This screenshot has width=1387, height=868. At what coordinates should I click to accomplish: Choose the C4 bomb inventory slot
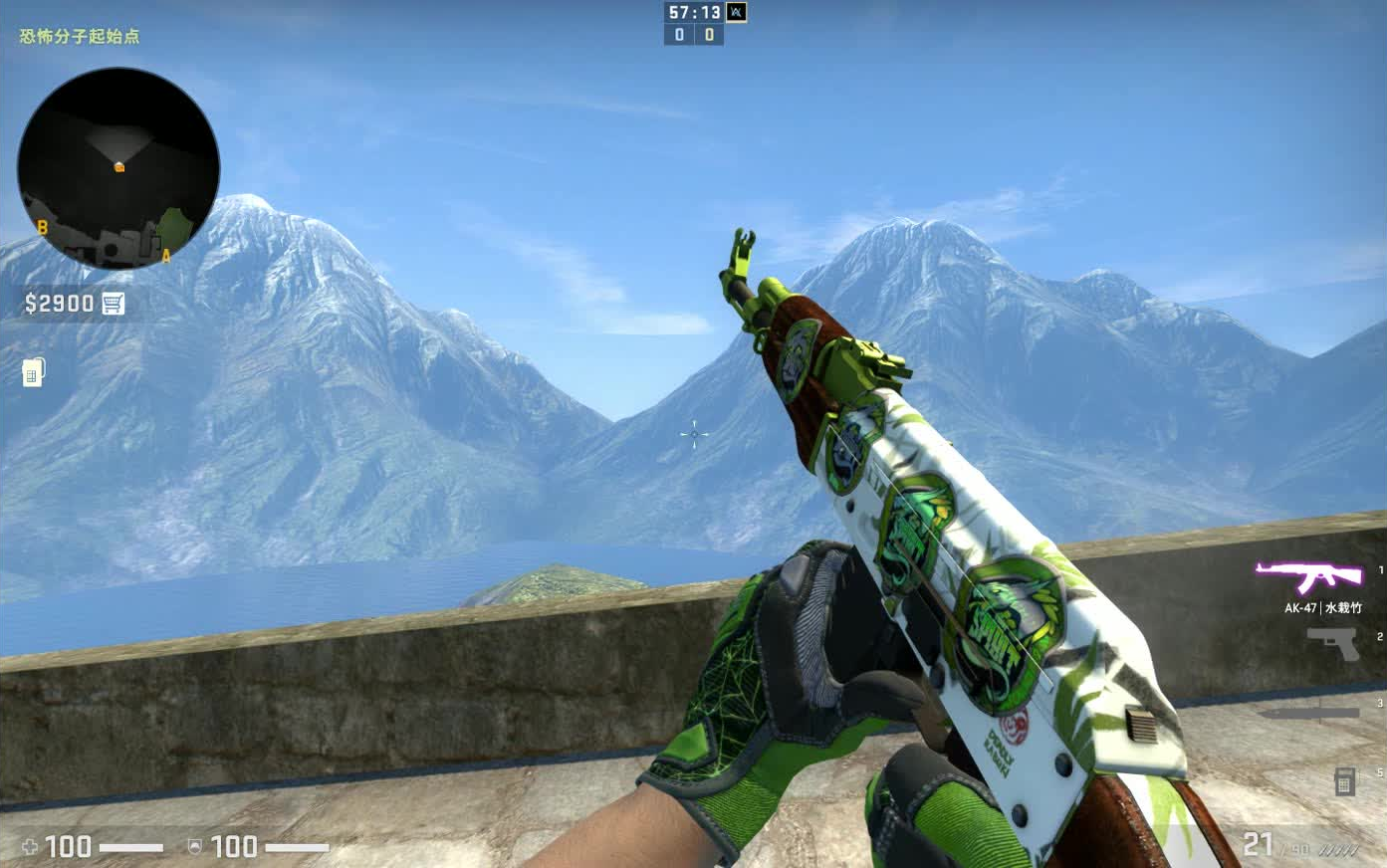click(x=1343, y=781)
